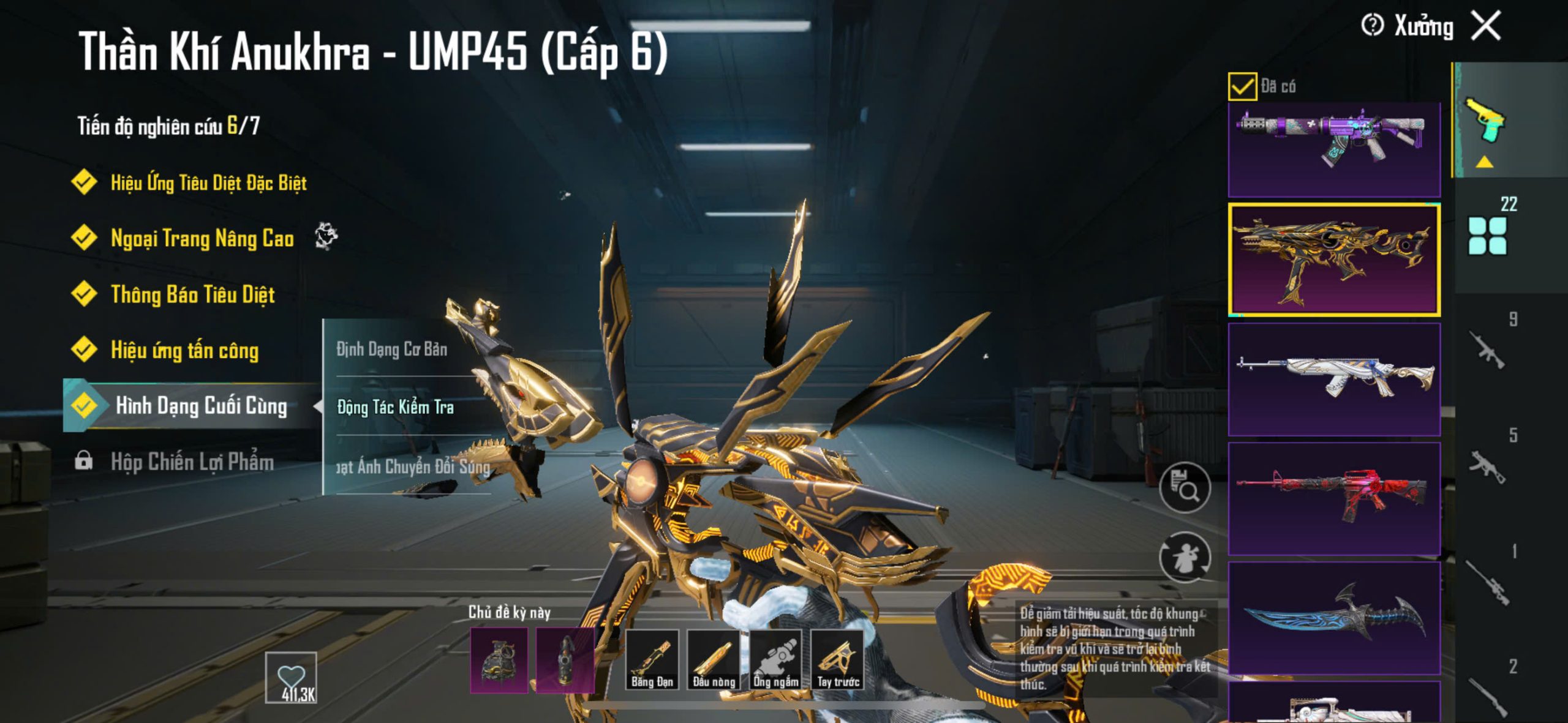Open the locked Hộp Chiến Lợi Phẩm entry
This screenshot has width=1568, height=723.
click(191, 462)
